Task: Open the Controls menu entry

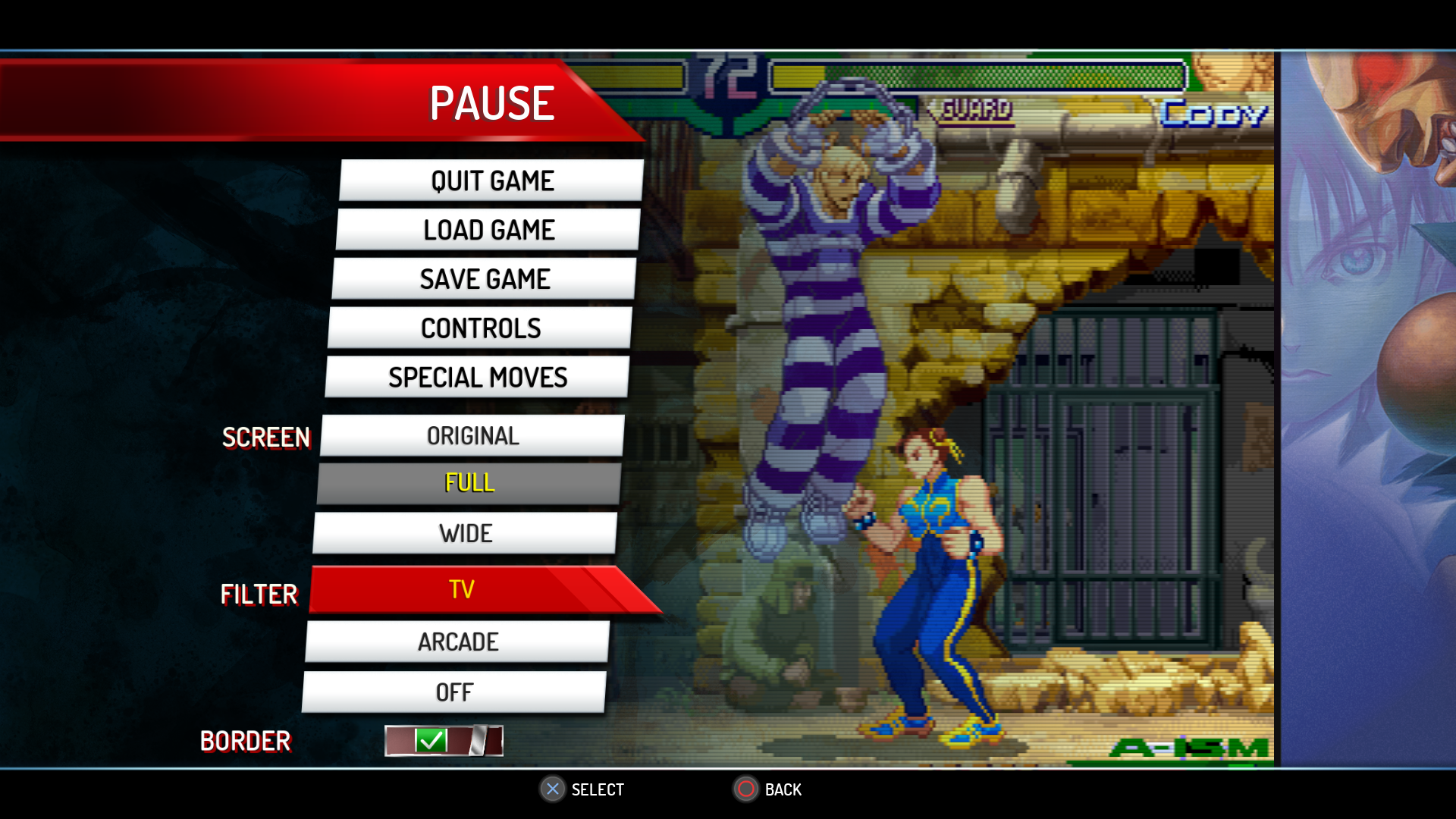Action: 481,328
